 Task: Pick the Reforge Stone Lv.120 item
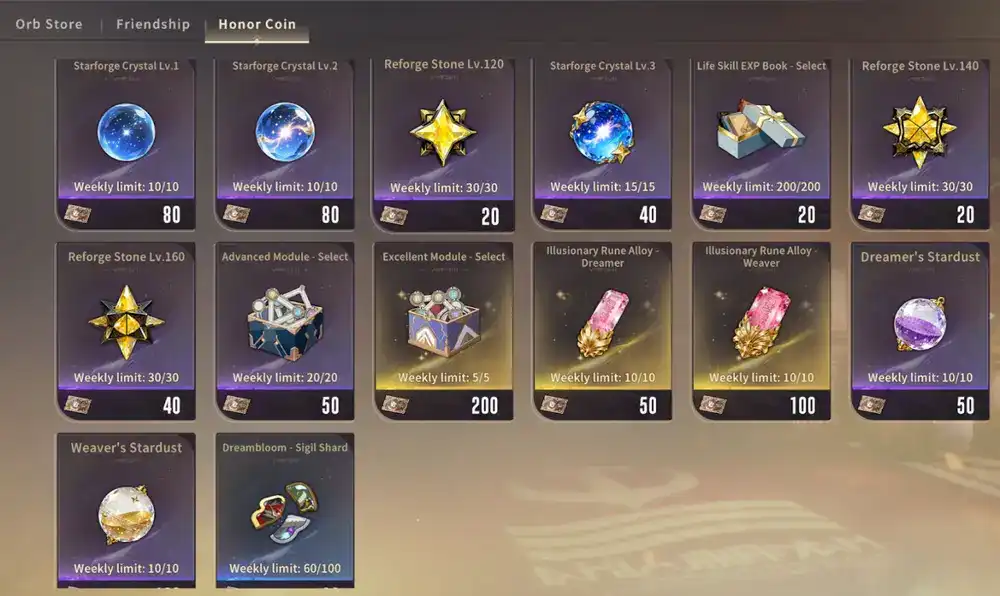tap(443, 135)
